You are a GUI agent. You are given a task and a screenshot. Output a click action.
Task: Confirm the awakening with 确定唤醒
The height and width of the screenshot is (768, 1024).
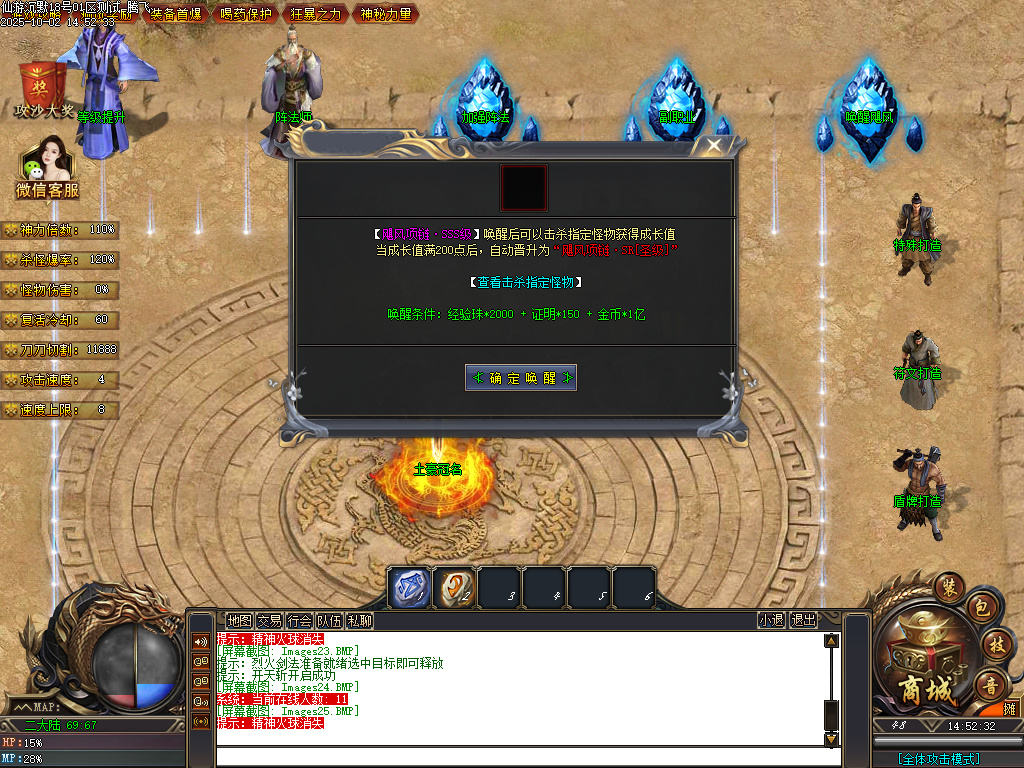(x=521, y=378)
